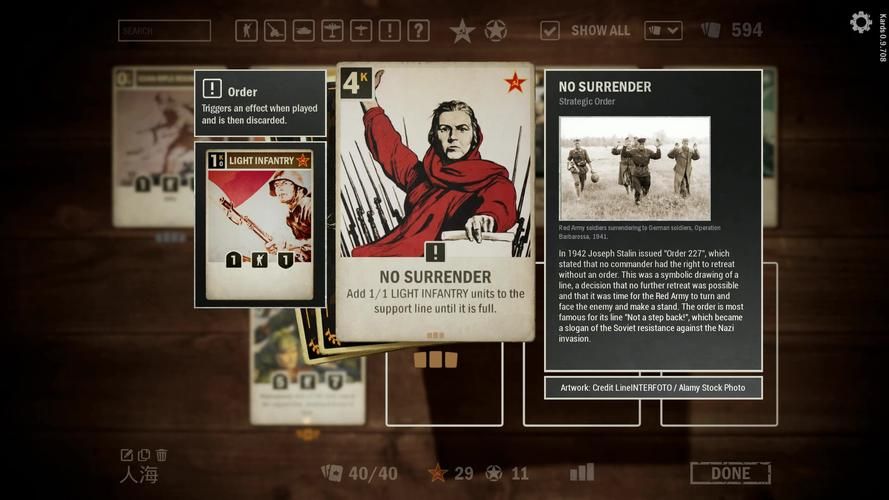
Task: Filter cards by artillery type
Action: [275, 31]
